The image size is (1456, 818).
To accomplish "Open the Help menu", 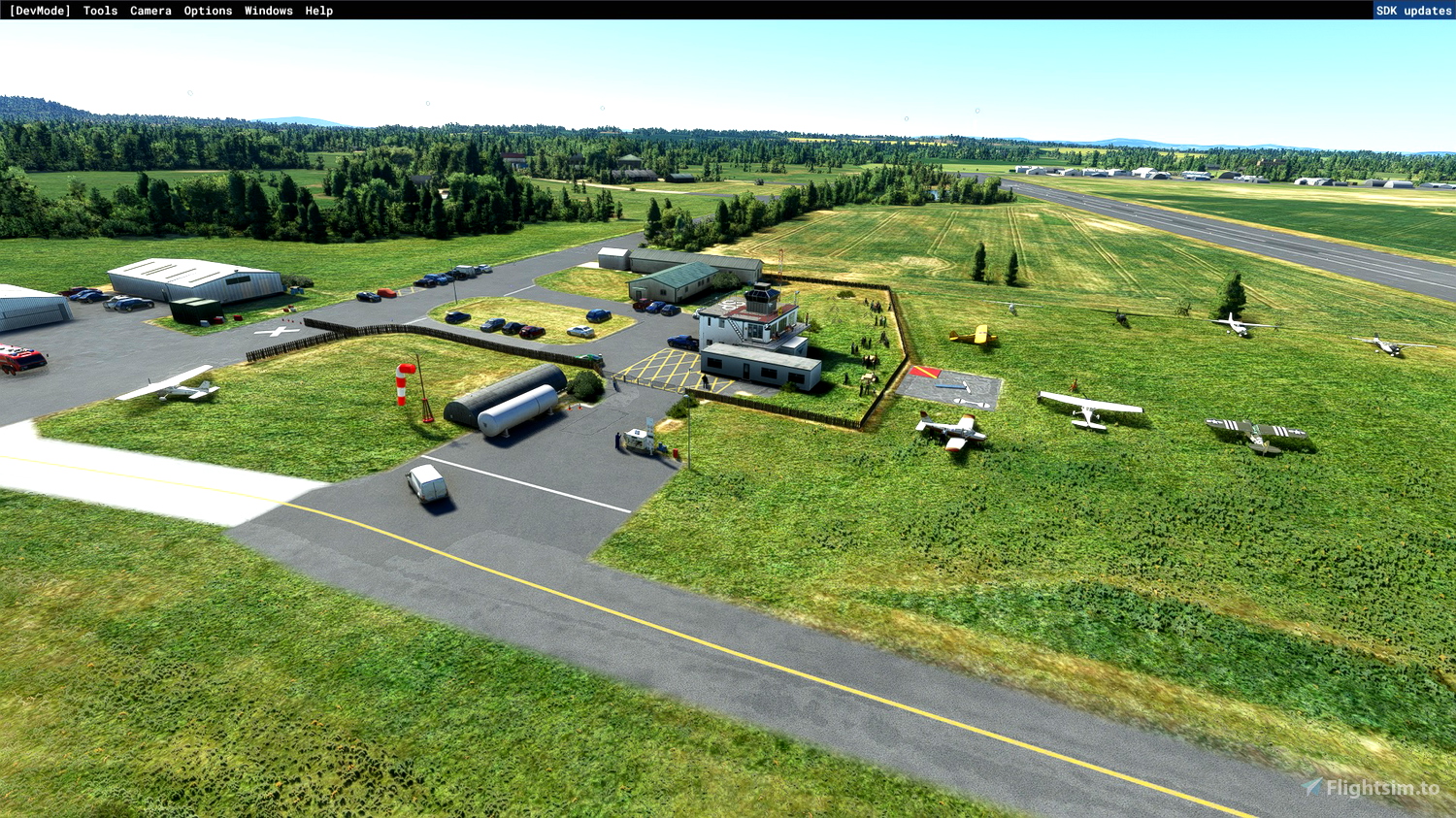I will click(318, 11).
